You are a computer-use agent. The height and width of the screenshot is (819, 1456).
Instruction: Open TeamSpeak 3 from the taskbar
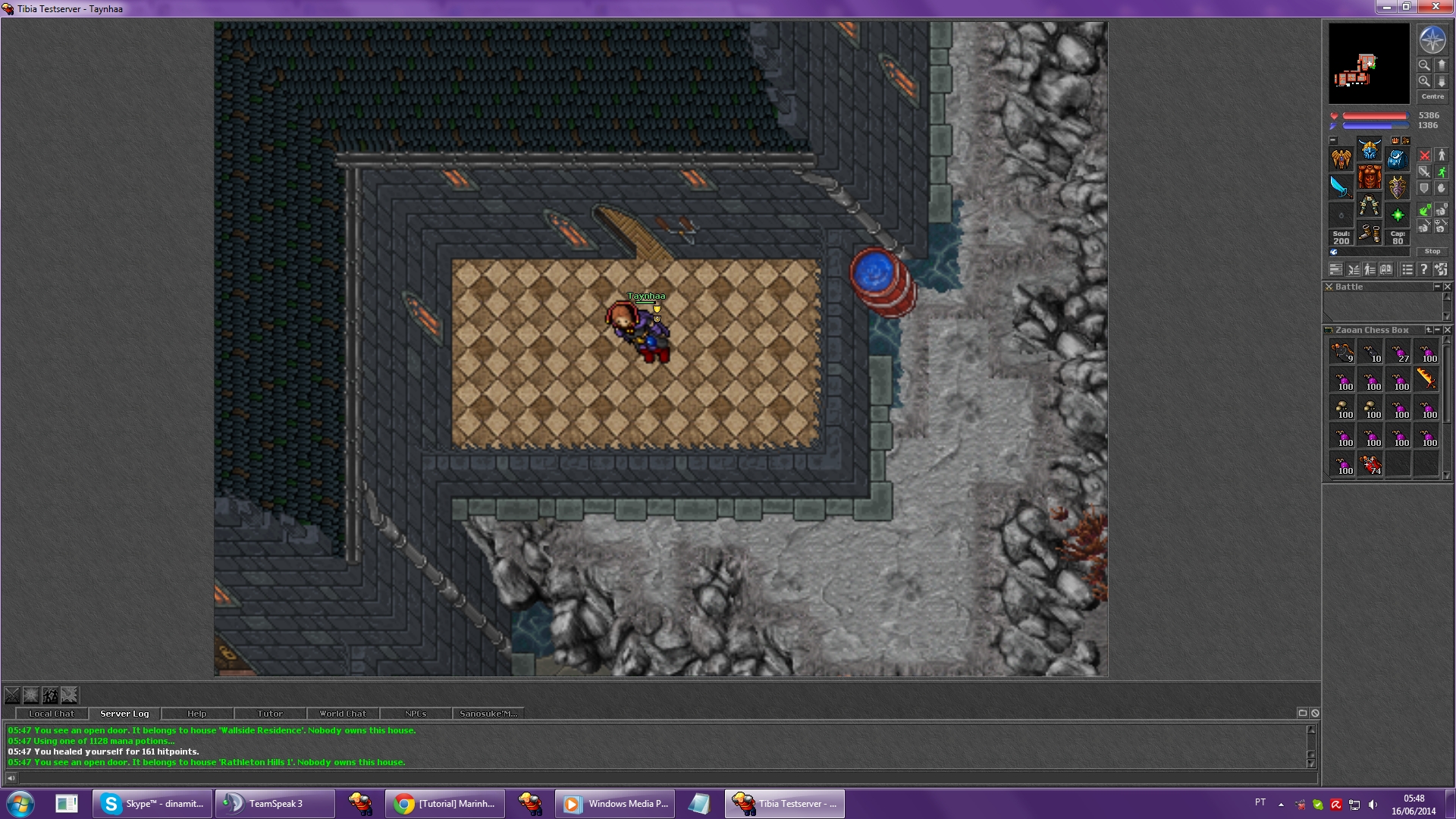coord(275,804)
